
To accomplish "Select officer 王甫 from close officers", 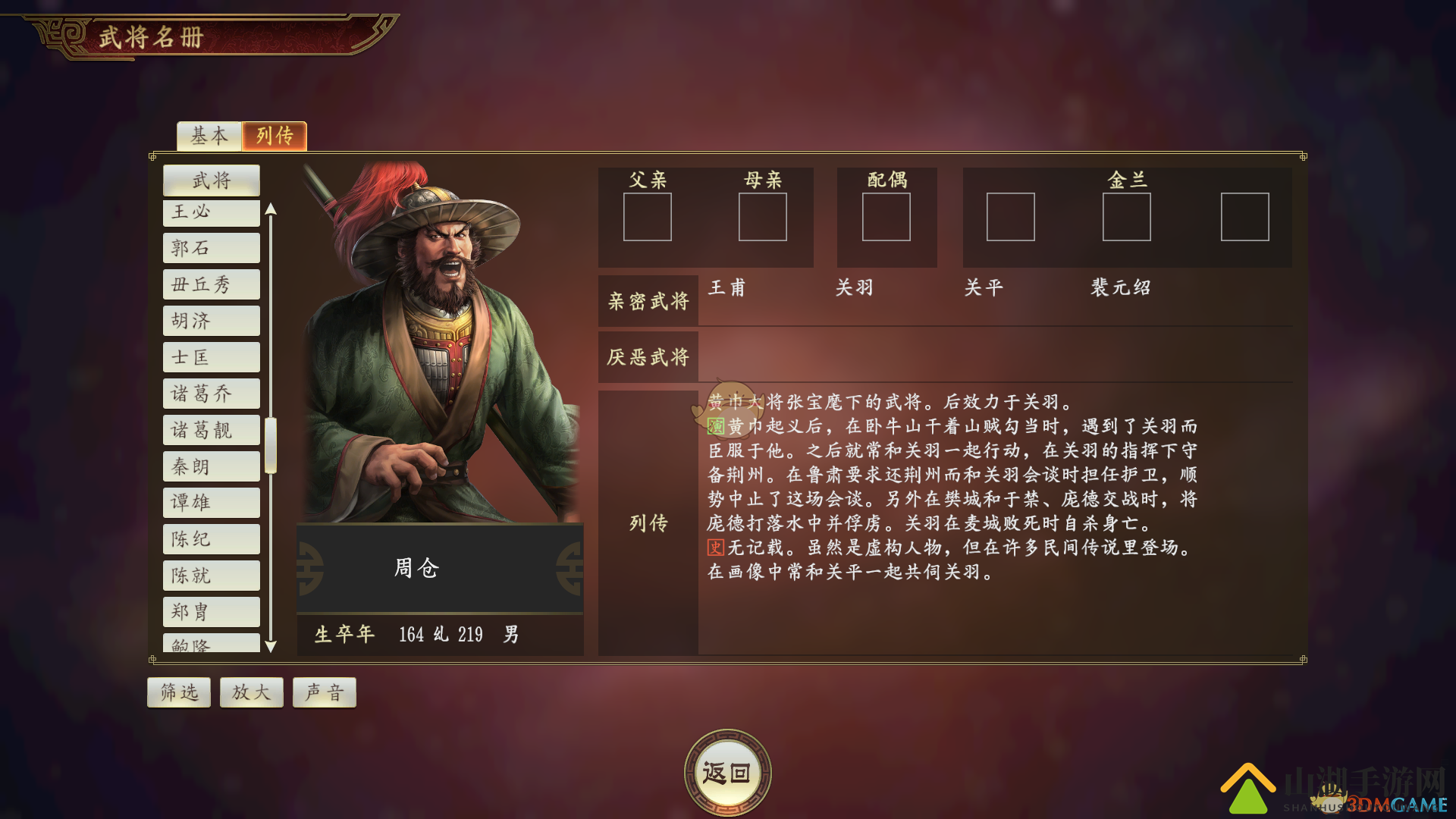I will pyautogui.click(x=726, y=288).
